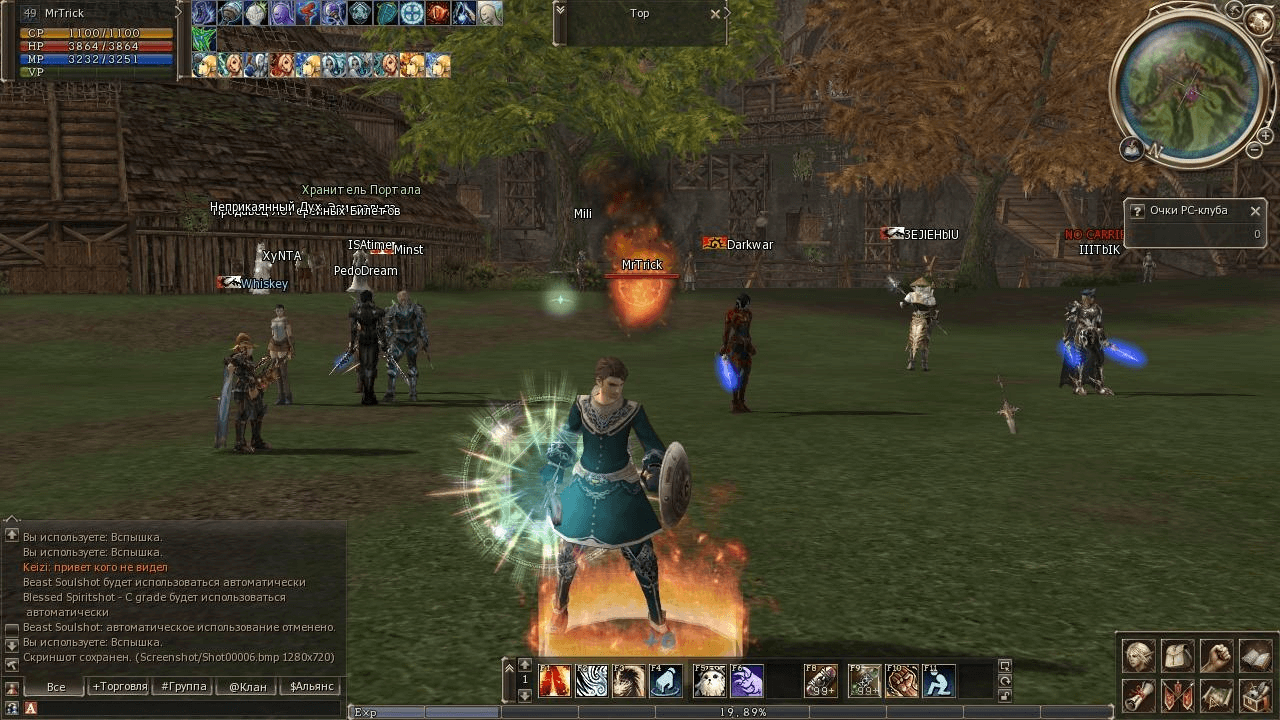Image resolution: width=1280 pixels, height=720 pixels.
Task: Switch to the $Альянс chat tab
Action: pyautogui.click(x=311, y=687)
